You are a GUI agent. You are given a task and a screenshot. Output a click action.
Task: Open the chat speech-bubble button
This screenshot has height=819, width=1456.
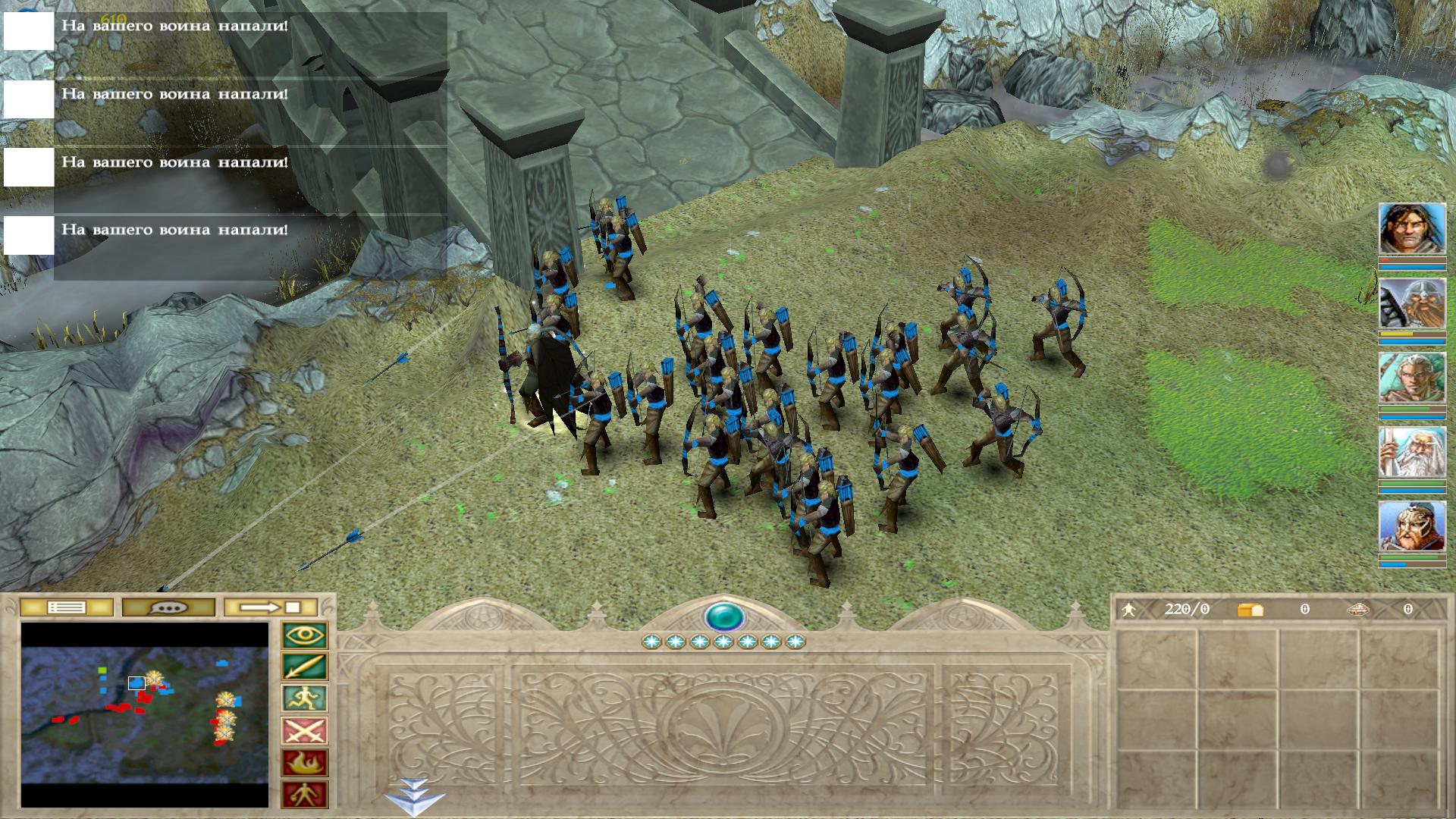168,607
